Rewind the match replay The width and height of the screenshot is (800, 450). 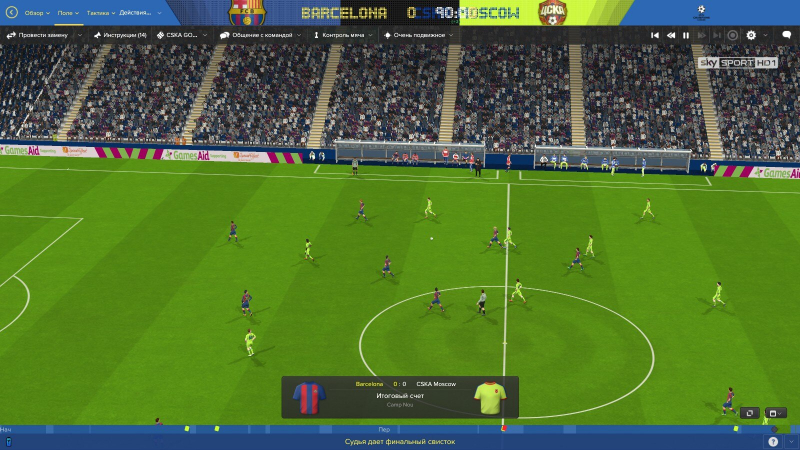click(671, 35)
